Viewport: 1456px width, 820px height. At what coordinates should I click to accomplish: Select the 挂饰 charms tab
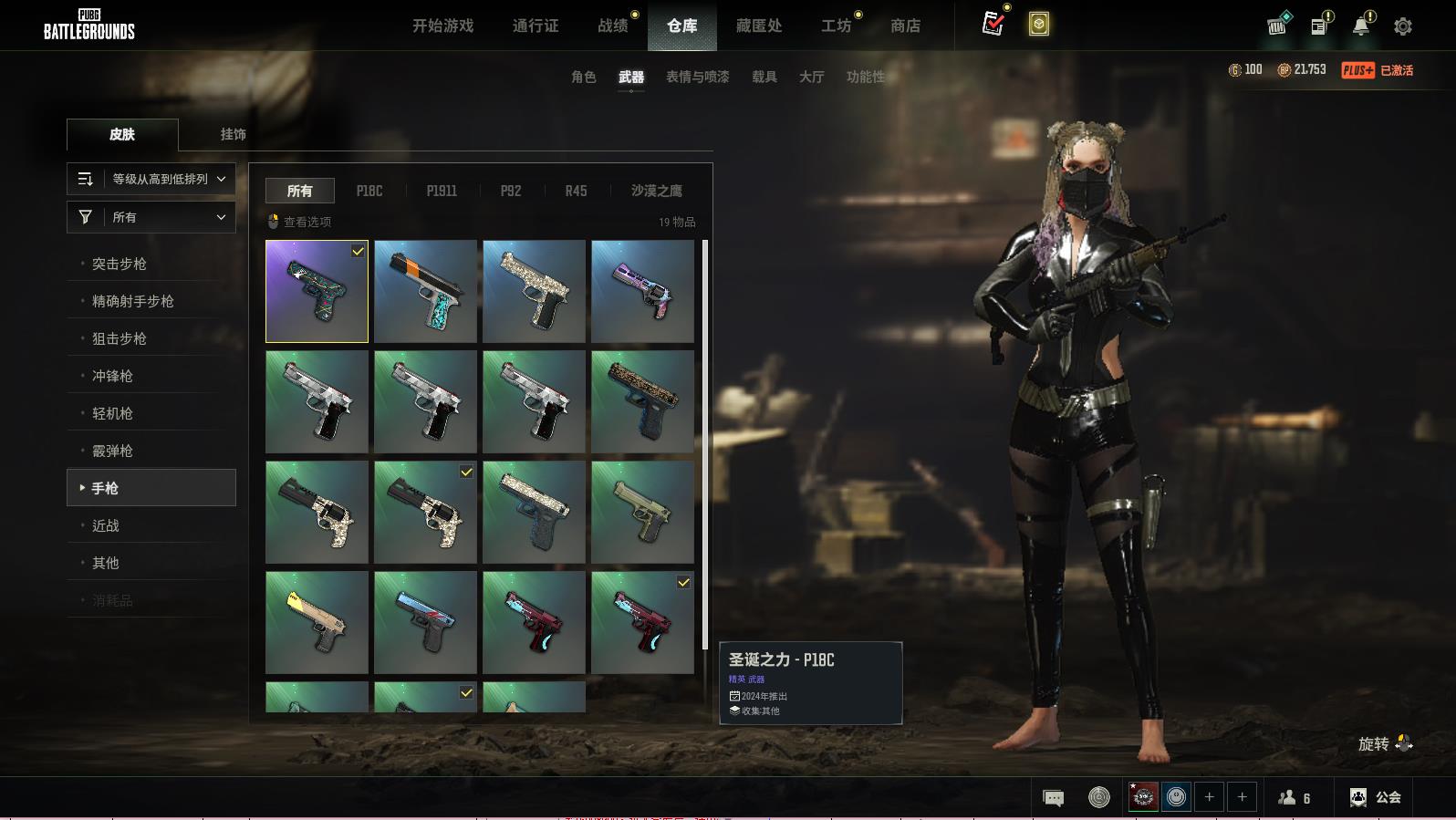pos(233,134)
